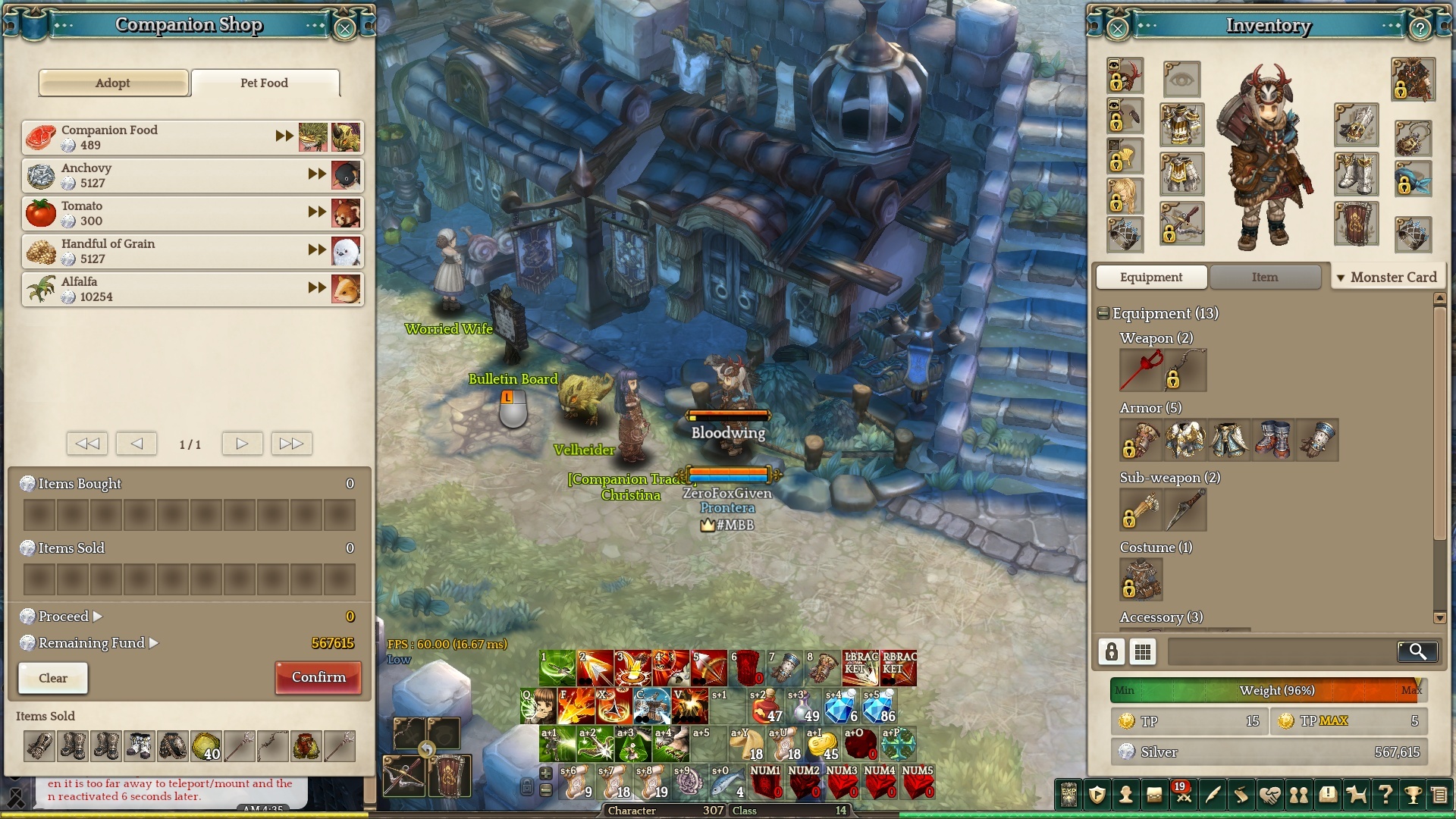Switch inventory to the Item tab
The image size is (1456, 819).
click(1264, 278)
